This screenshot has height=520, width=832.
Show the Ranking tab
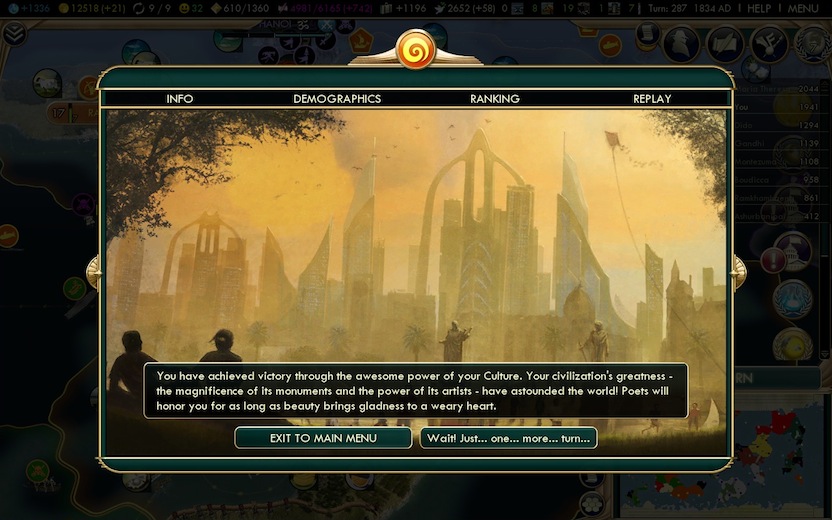pos(494,99)
